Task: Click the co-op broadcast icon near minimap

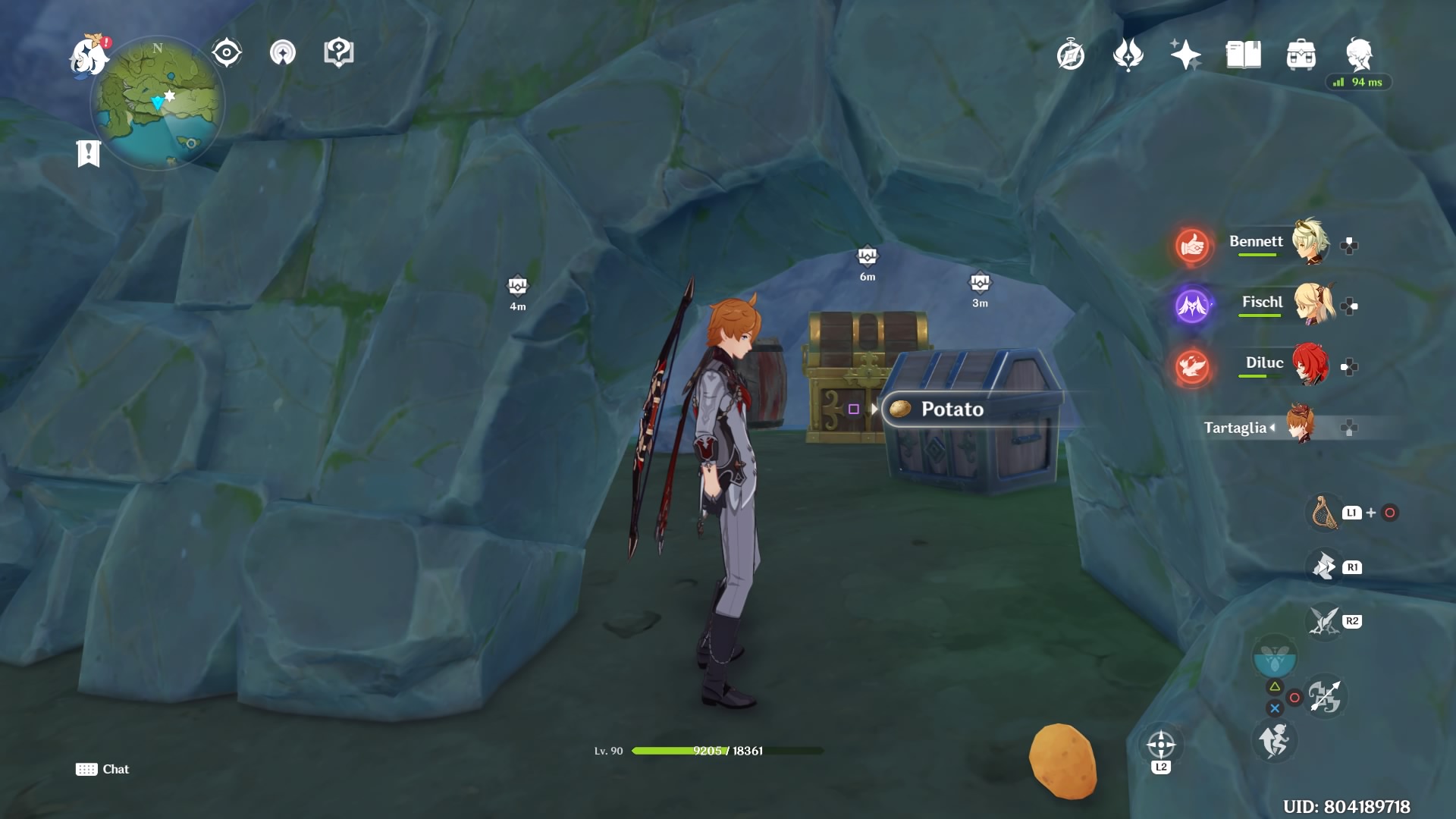Action: (x=283, y=52)
